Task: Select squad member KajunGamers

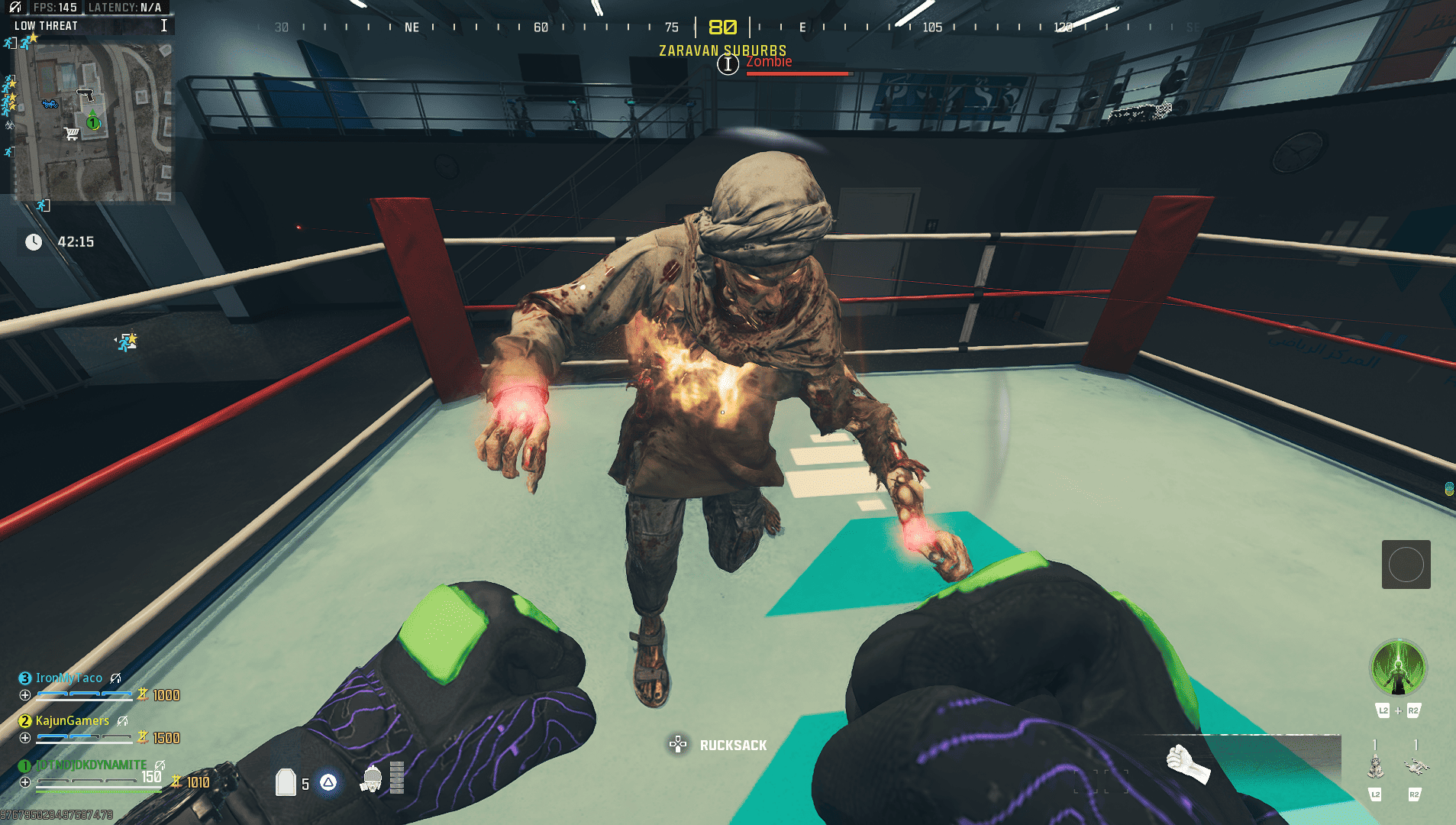Action: (x=72, y=721)
